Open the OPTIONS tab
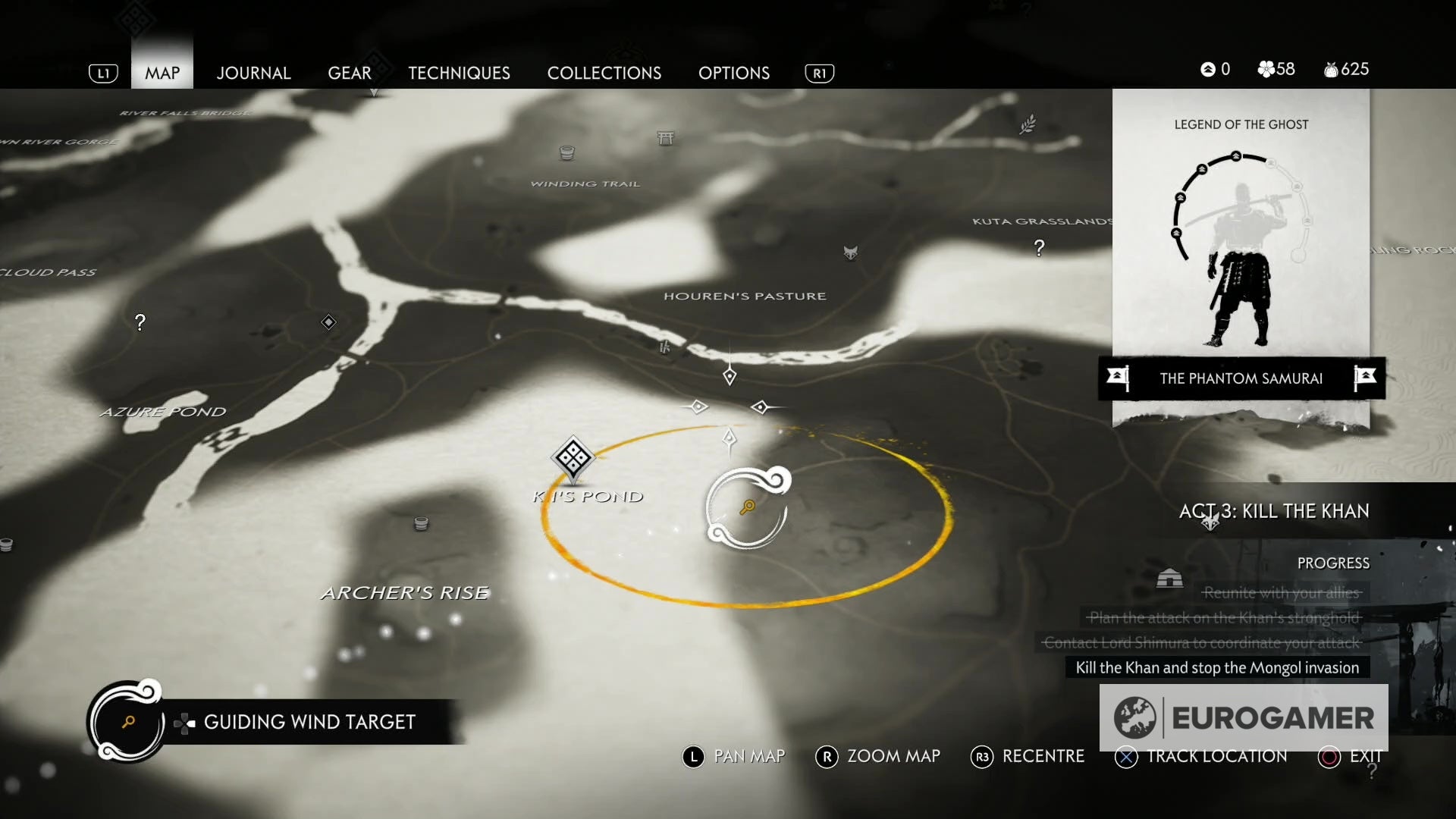This screenshot has height=819, width=1456. pos(733,73)
